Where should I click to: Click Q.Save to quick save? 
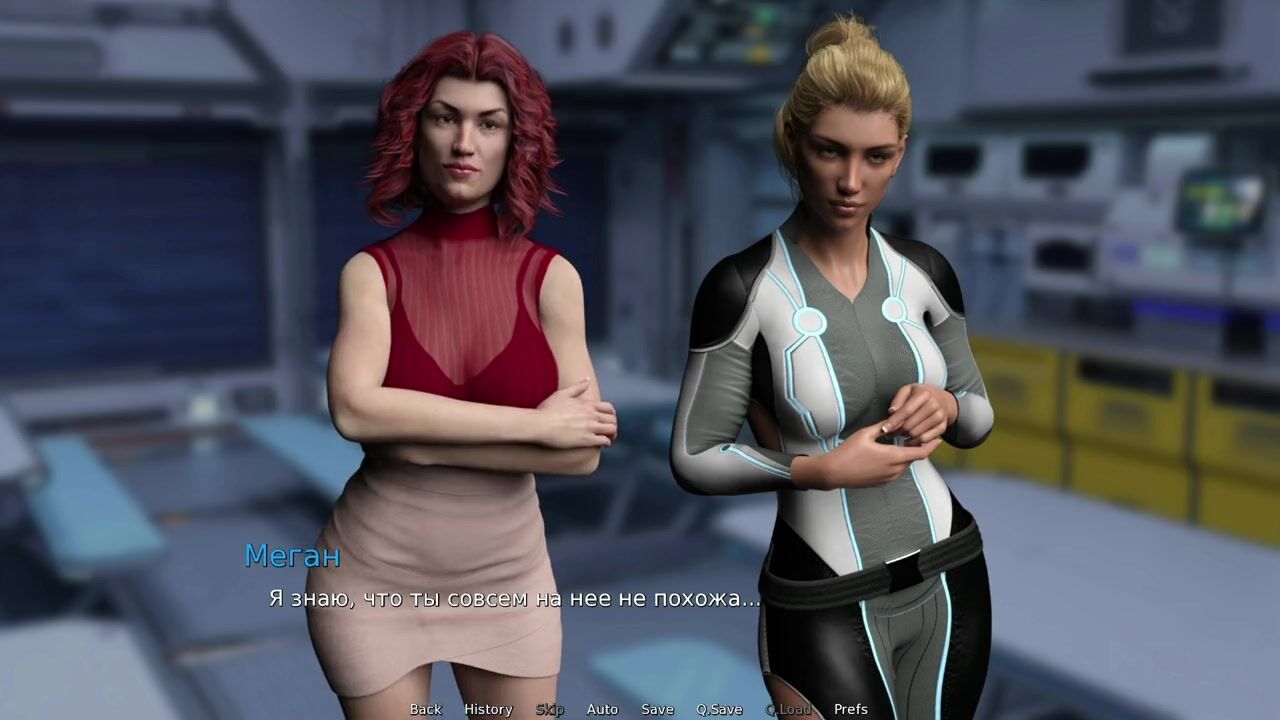pyautogui.click(x=719, y=709)
